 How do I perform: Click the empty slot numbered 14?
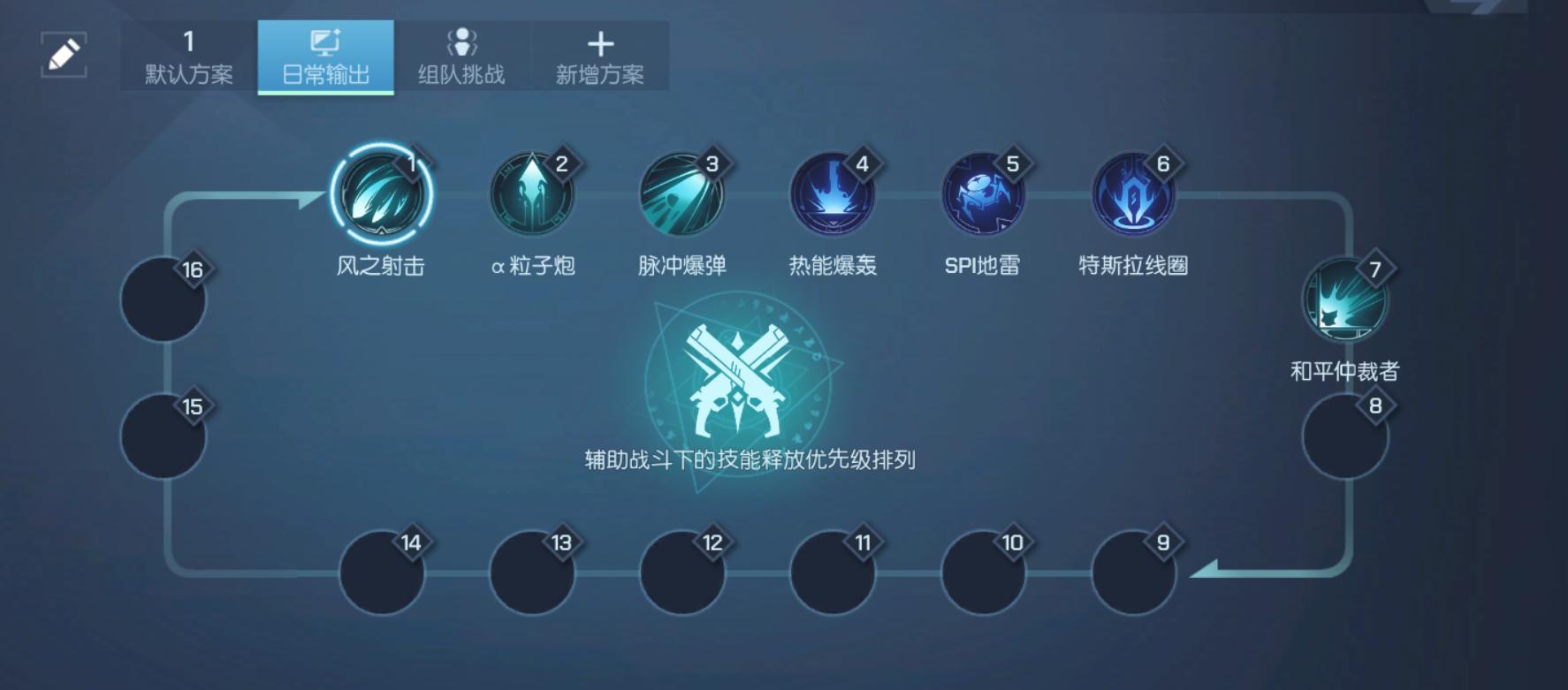[381, 574]
